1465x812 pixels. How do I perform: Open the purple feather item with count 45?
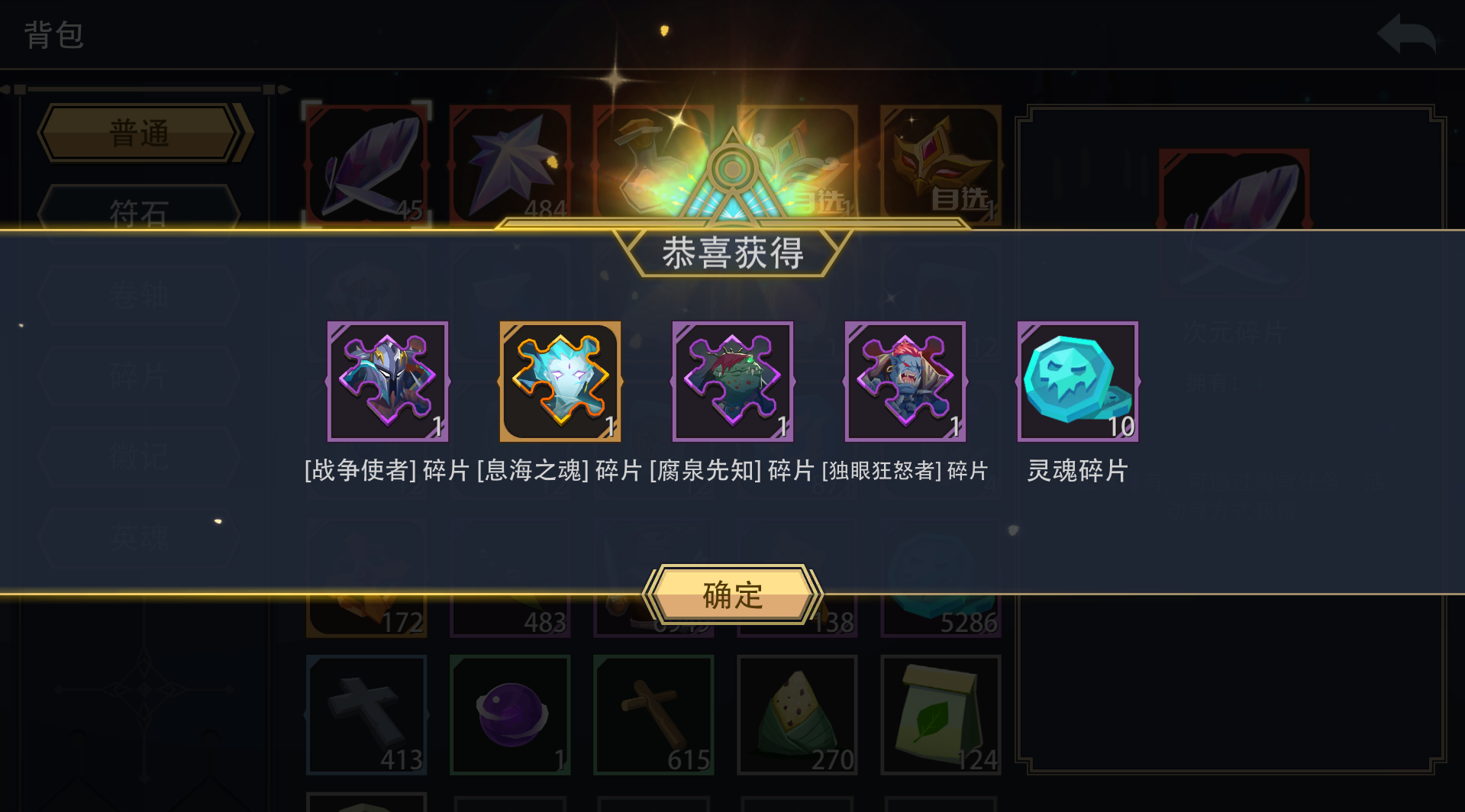366,160
